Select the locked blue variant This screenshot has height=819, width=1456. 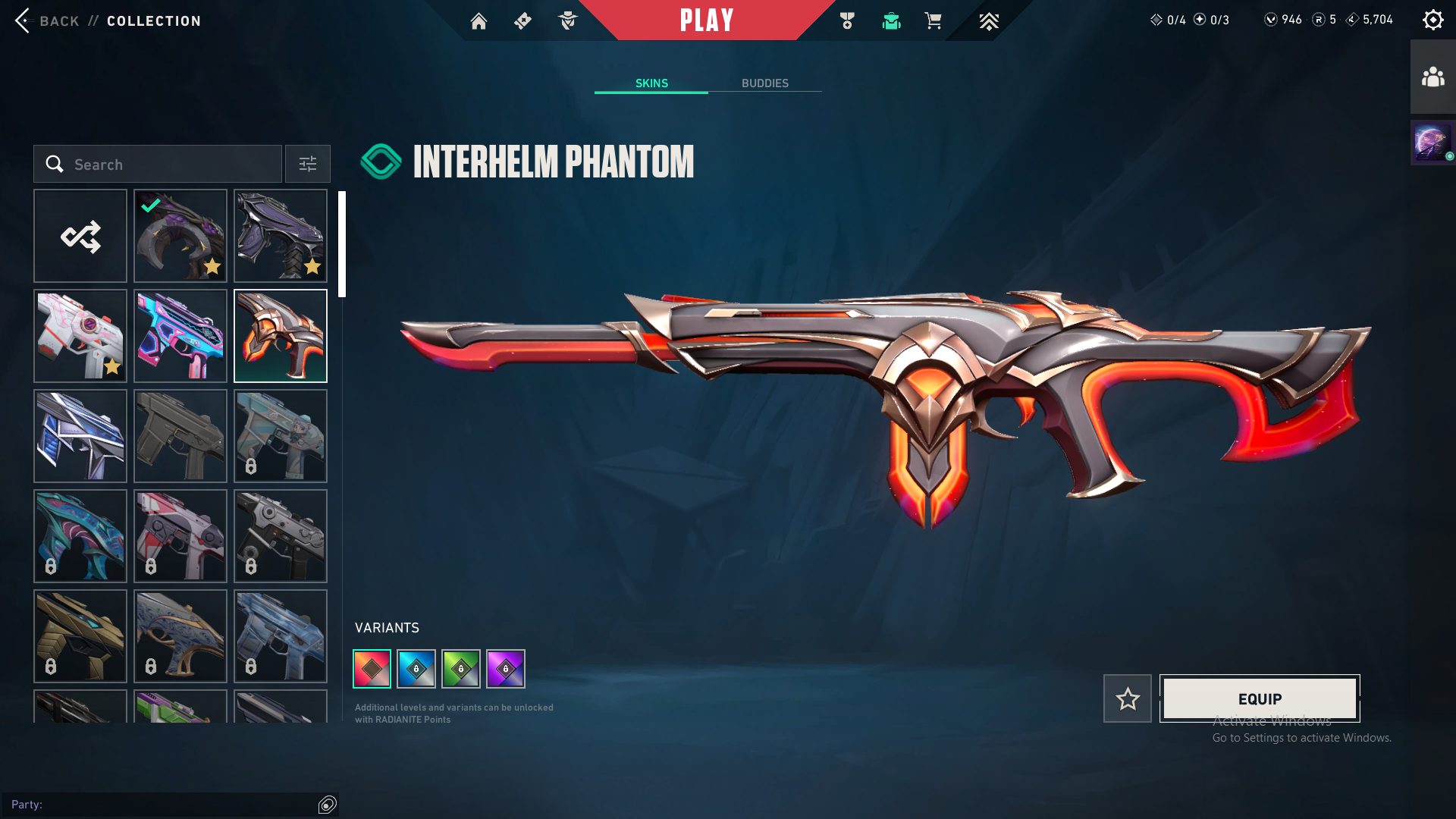[416, 669]
